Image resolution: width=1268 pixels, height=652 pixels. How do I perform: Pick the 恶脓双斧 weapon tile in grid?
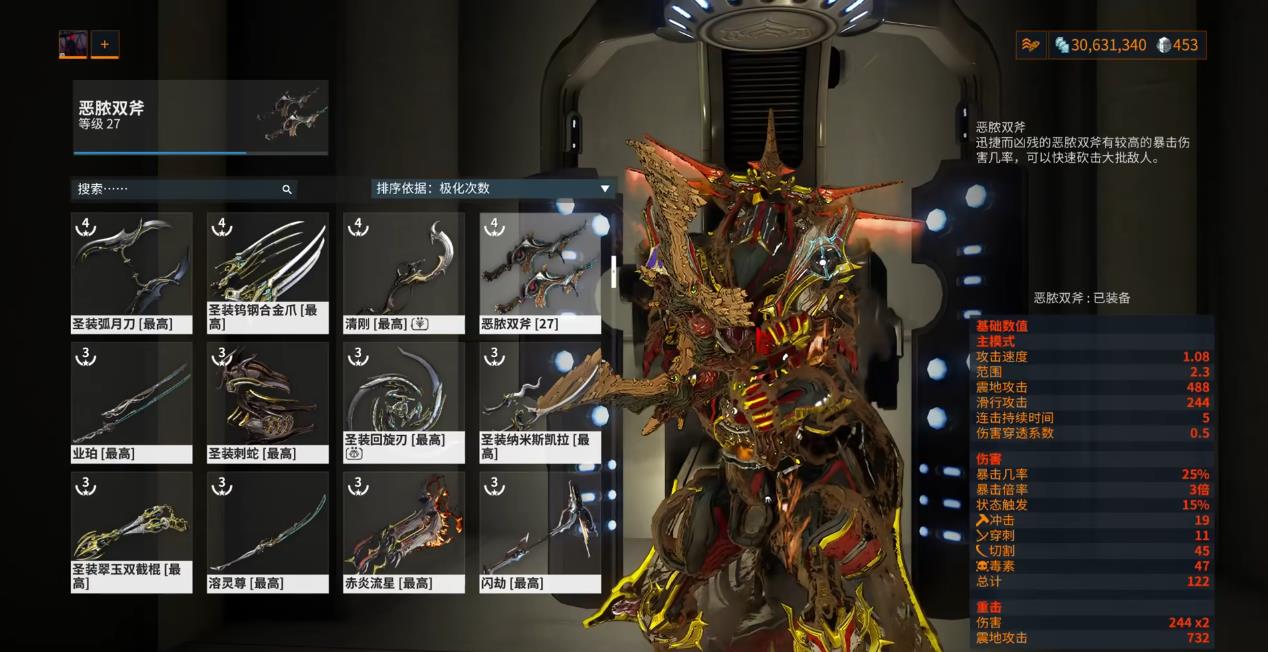tap(540, 272)
